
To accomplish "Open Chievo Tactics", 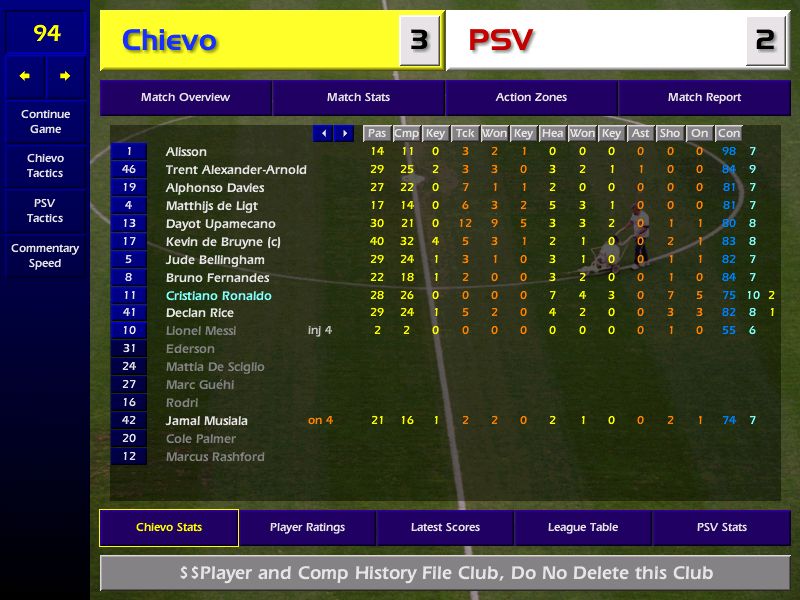I will (x=45, y=165).
